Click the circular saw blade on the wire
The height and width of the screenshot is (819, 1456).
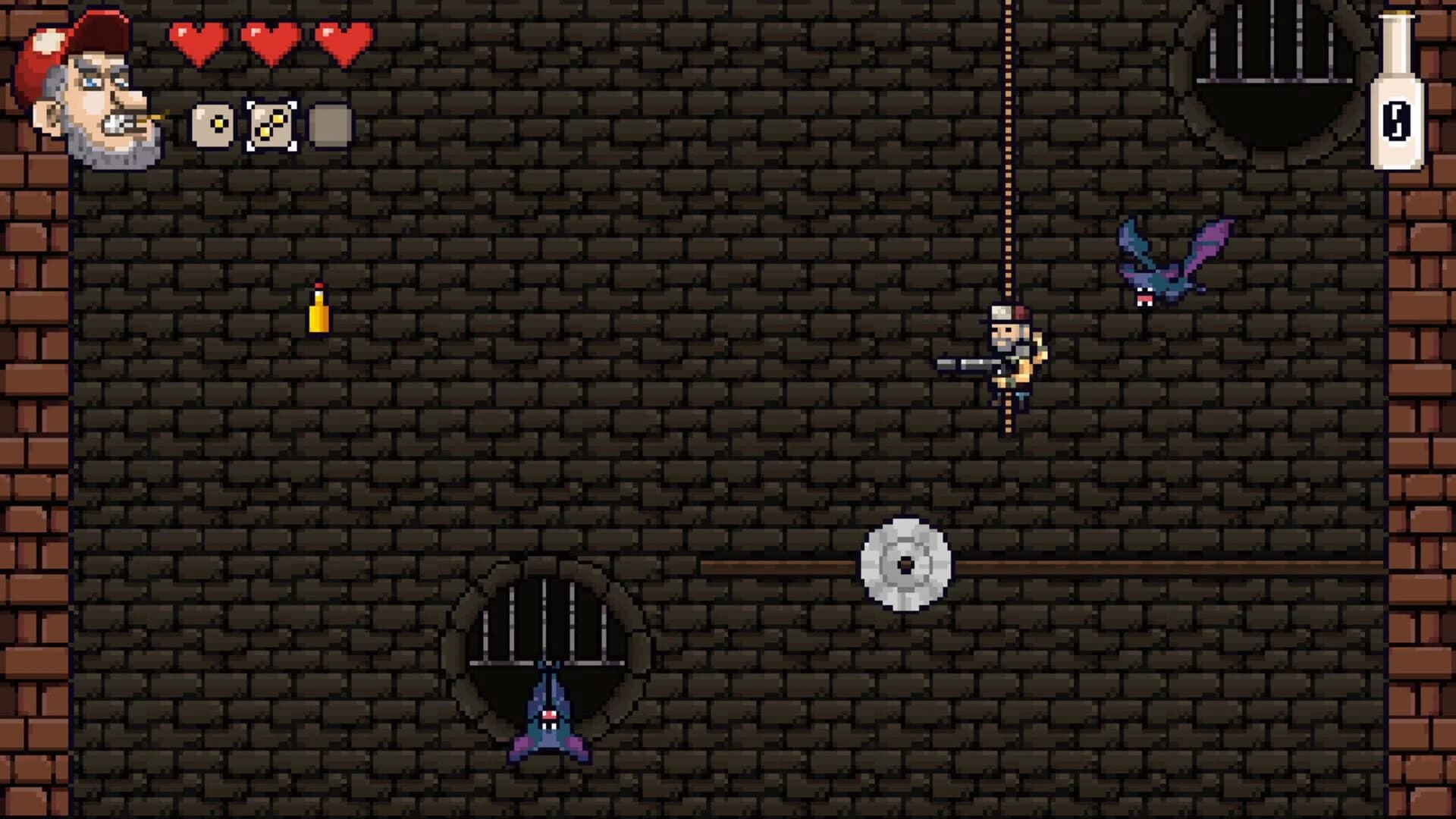click(x=905, y=563)
